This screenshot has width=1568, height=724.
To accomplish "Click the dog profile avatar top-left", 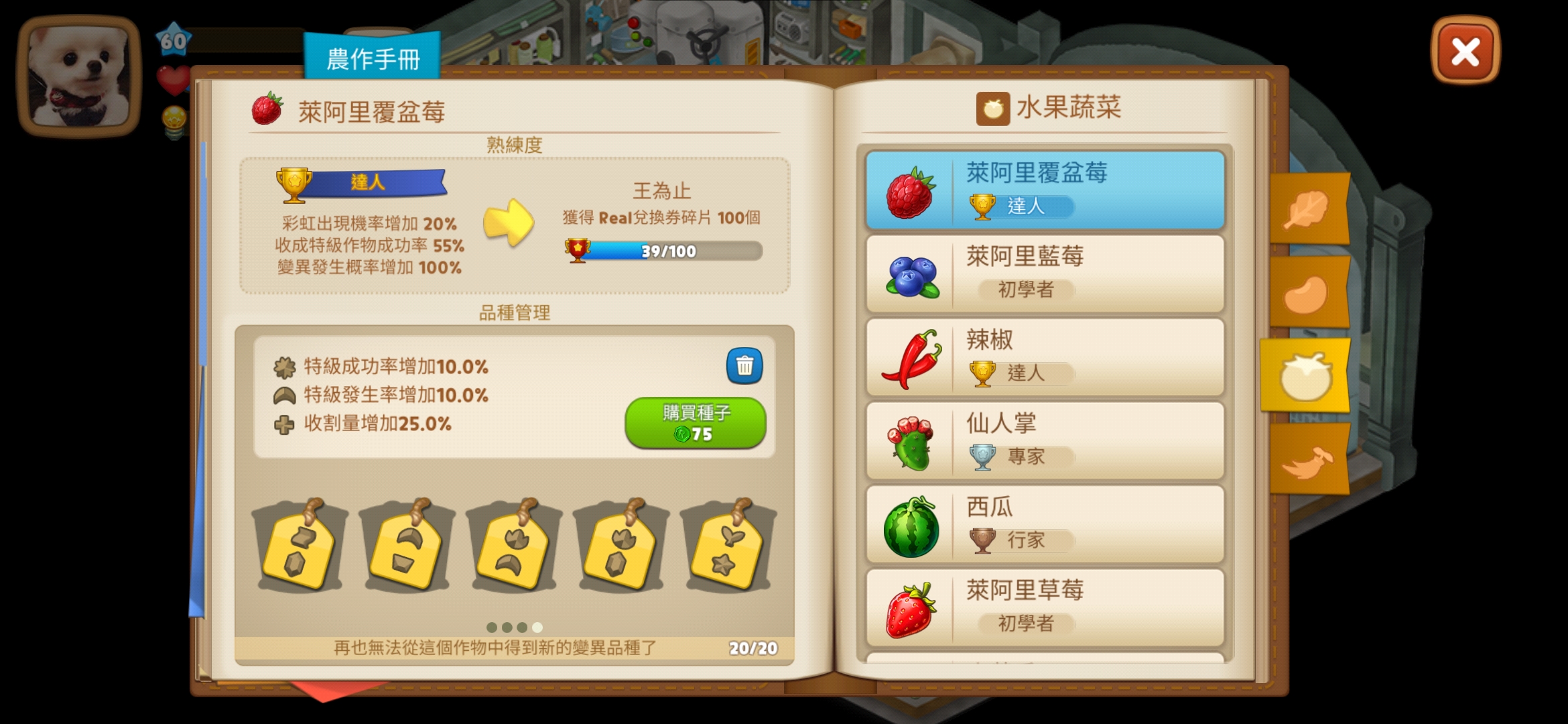I will pos(78,74).
